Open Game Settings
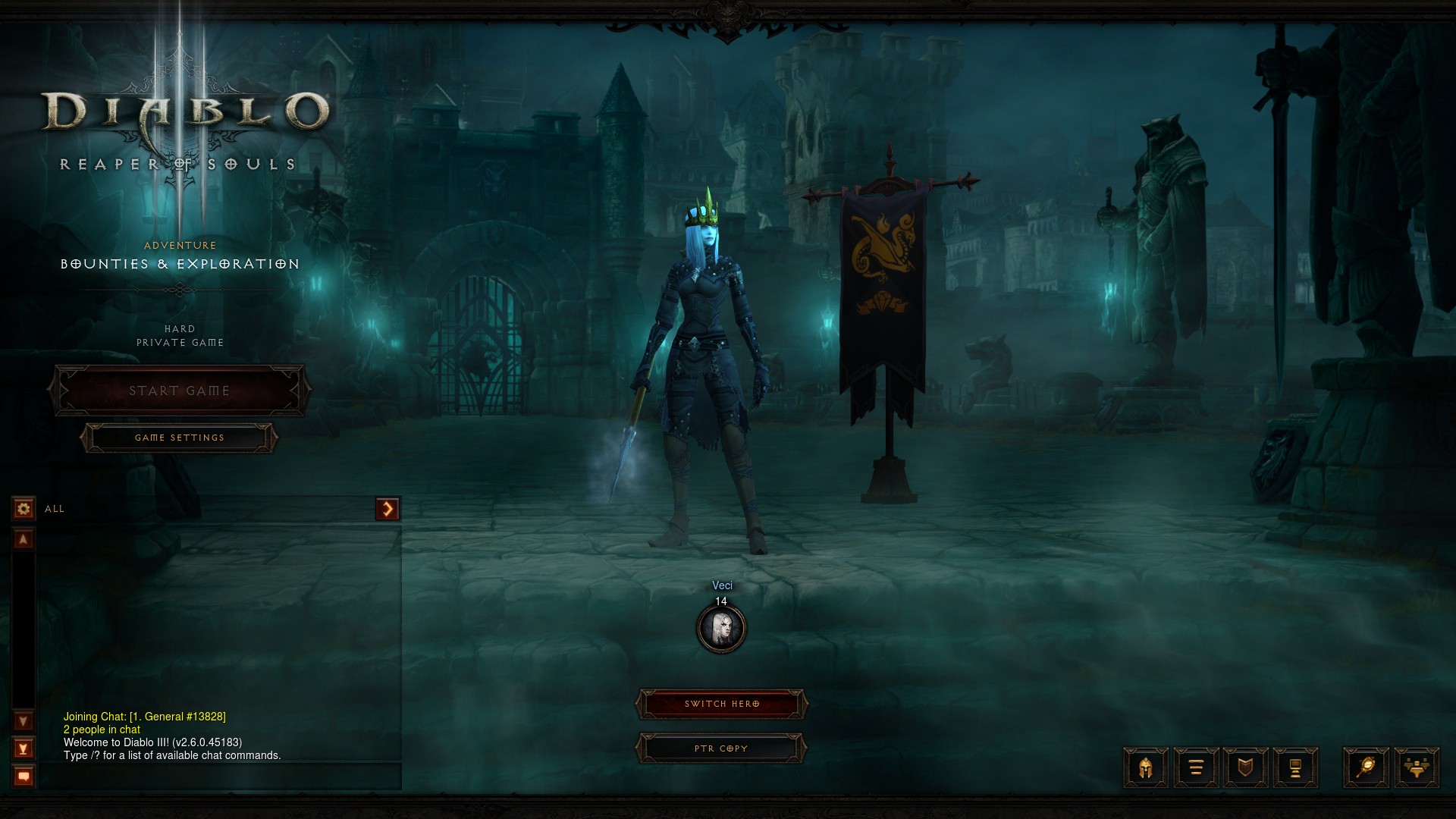Viewport: 1456px width, 819px height. click(x=179, y=438)
